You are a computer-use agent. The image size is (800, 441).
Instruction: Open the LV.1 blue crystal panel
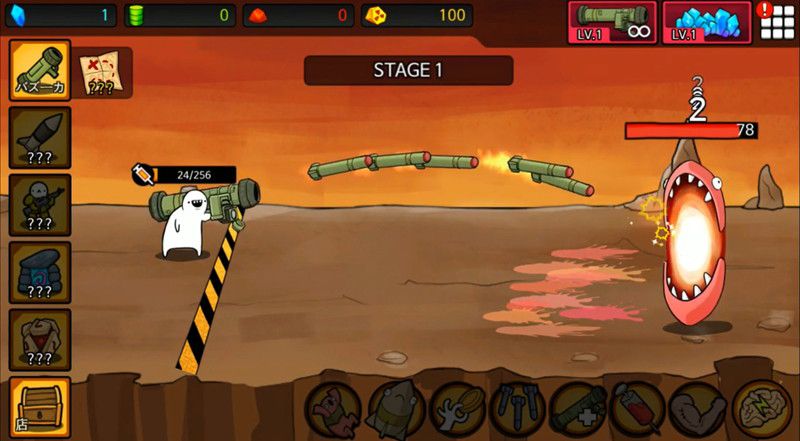(707, 22)
